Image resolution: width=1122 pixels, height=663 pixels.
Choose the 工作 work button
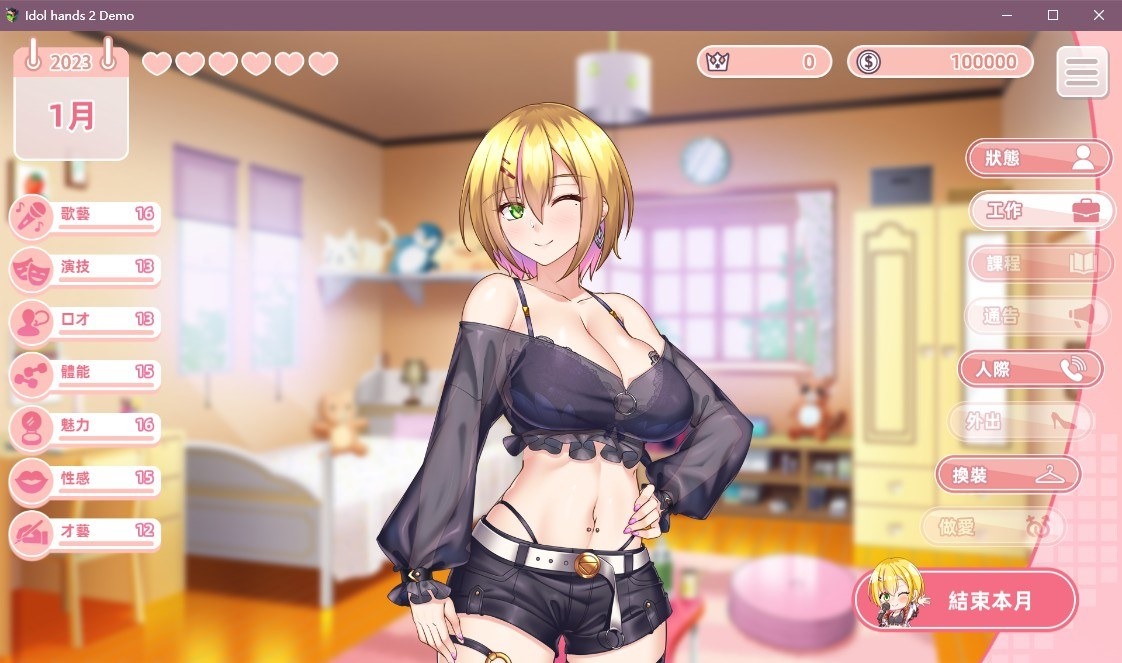1041,211
